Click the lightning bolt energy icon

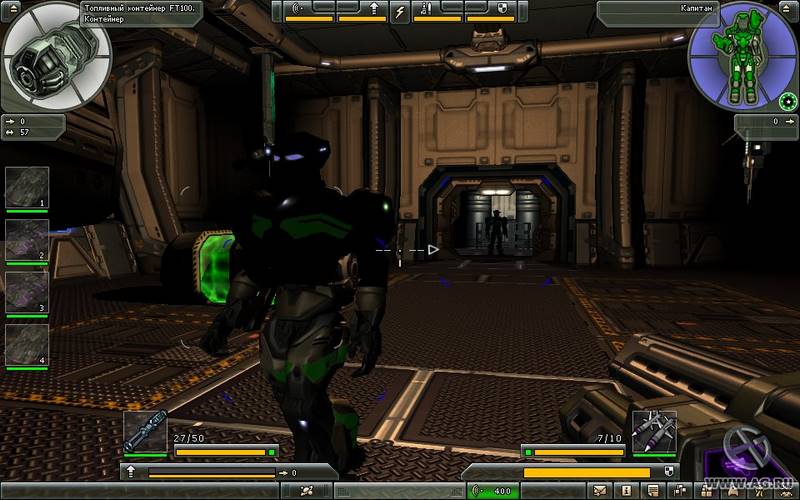pyautogui.click(x=399, y=11)
